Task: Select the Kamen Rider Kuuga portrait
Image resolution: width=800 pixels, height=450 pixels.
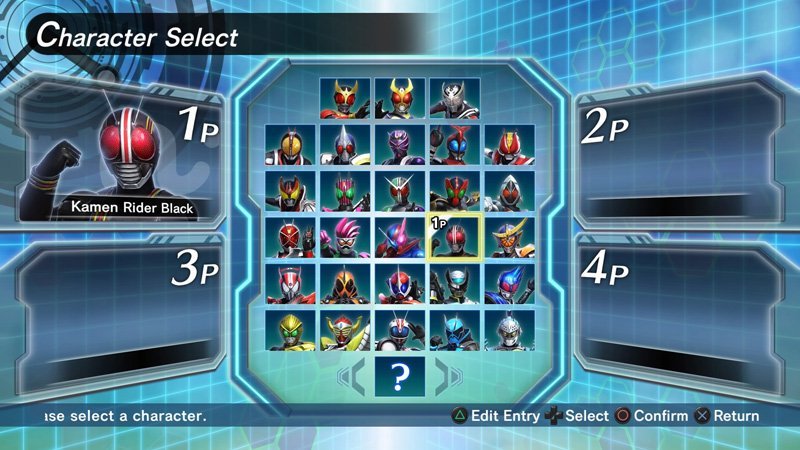Action: (x=345, y=99)
